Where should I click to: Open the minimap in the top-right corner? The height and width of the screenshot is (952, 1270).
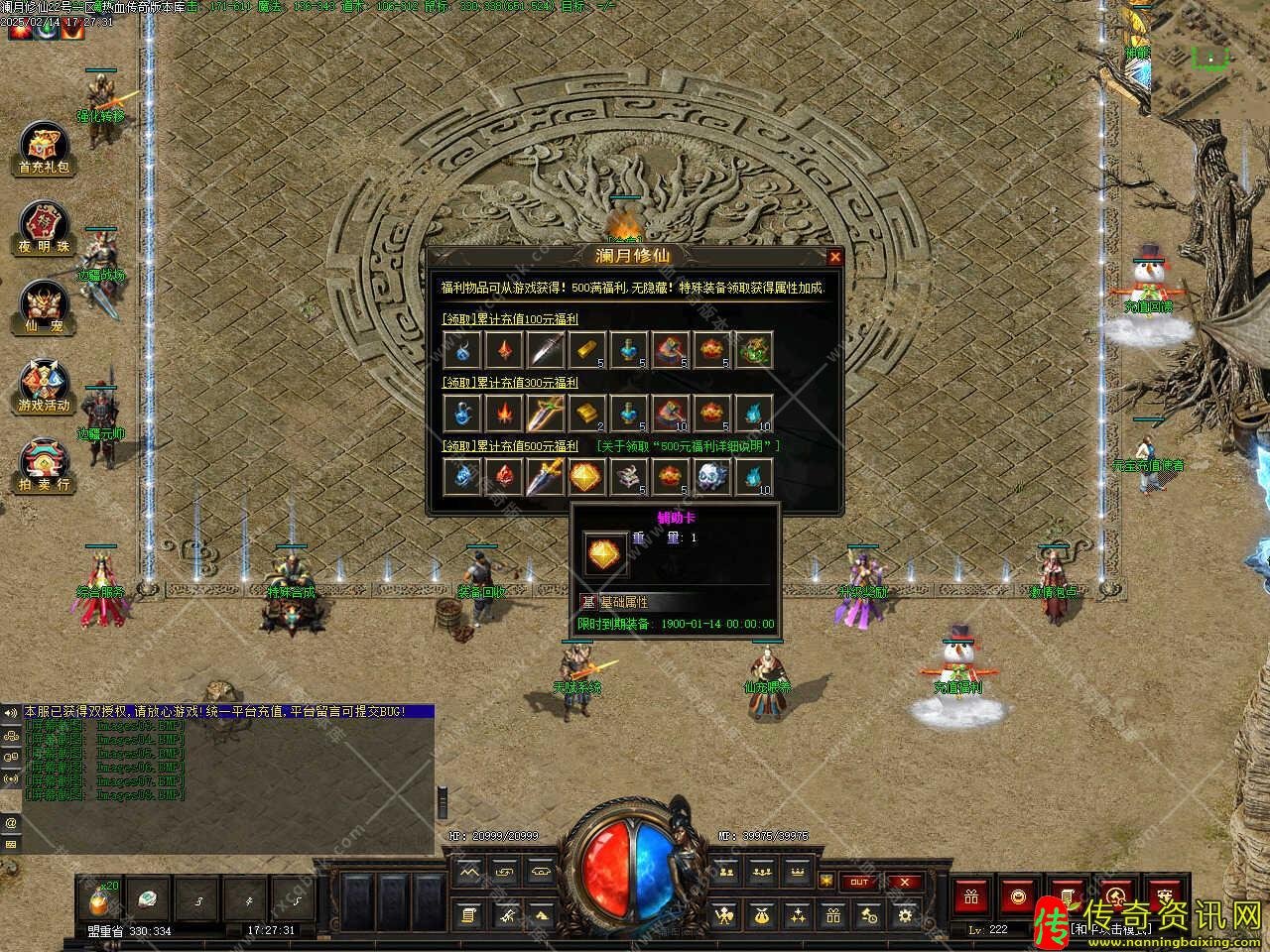tap(1209, 57)
